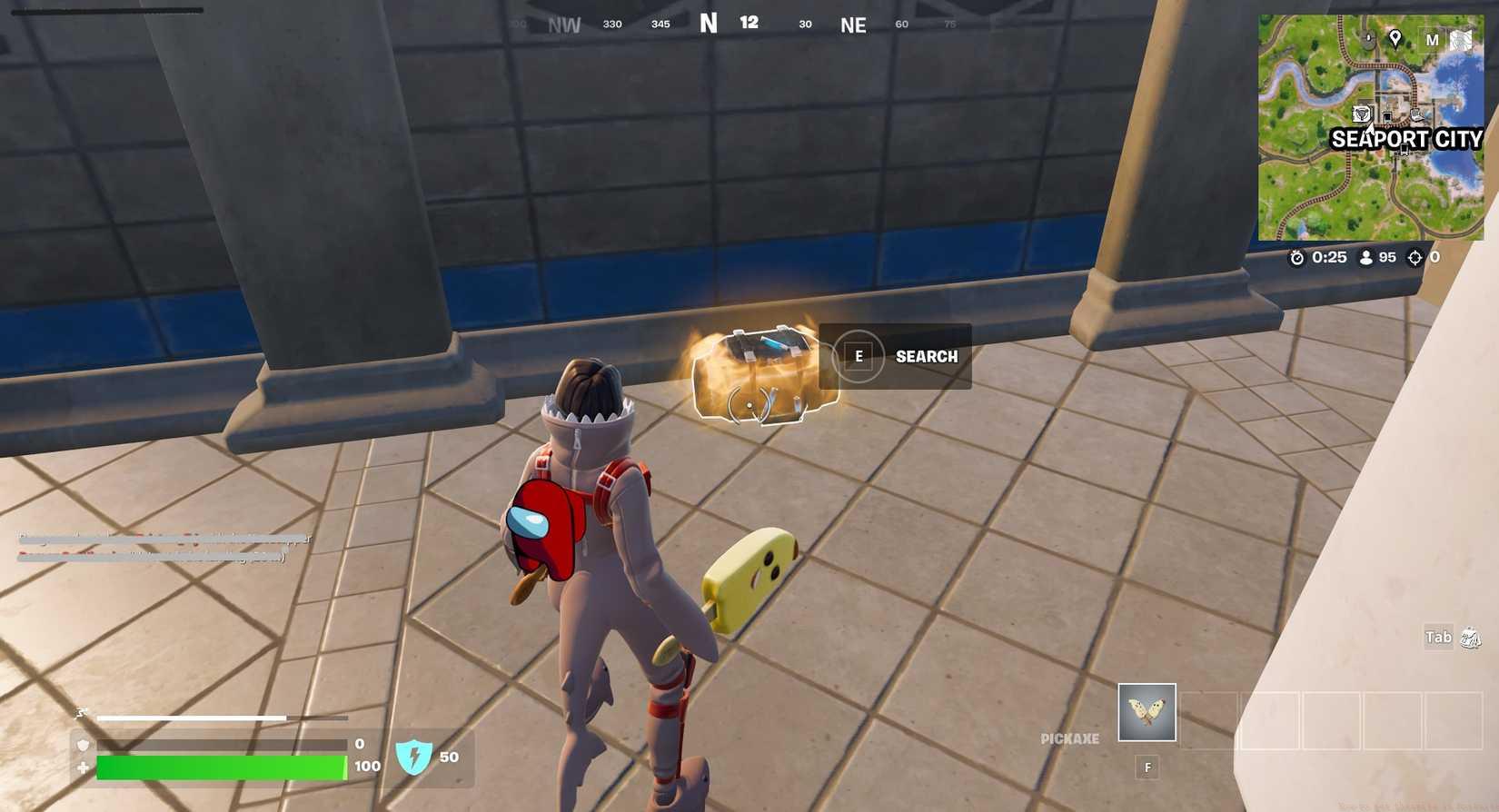Click the players remaining icon next to 95
Image resolution: width=1499 pixels, height=812 pixels.
click(x=1366, y=258)
